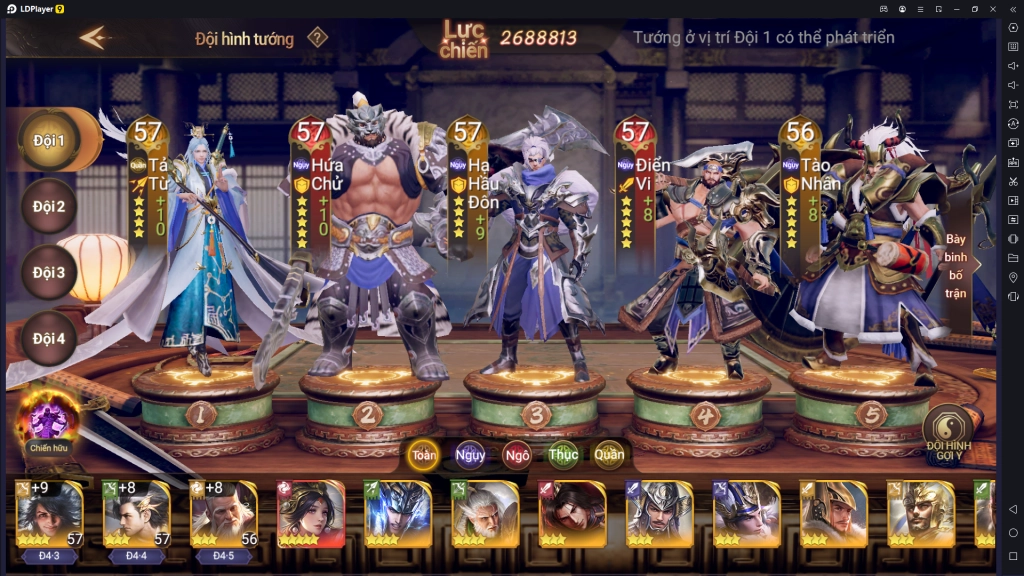Switch to Đội 1 team tab
Image resolution: width=1024 pixels, height=576 pixels.
[47, 140]
